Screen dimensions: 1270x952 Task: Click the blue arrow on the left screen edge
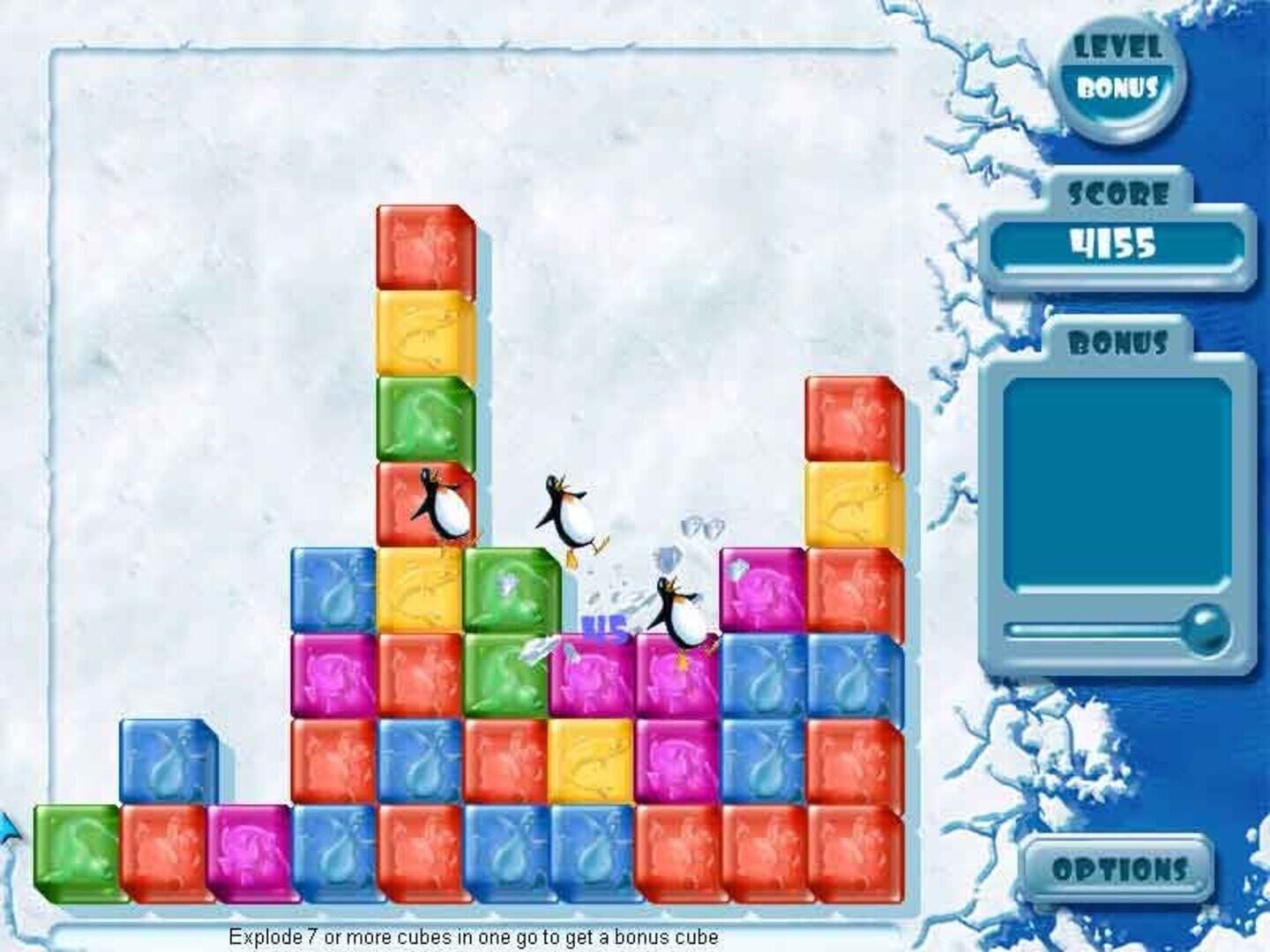pos(9,829)
